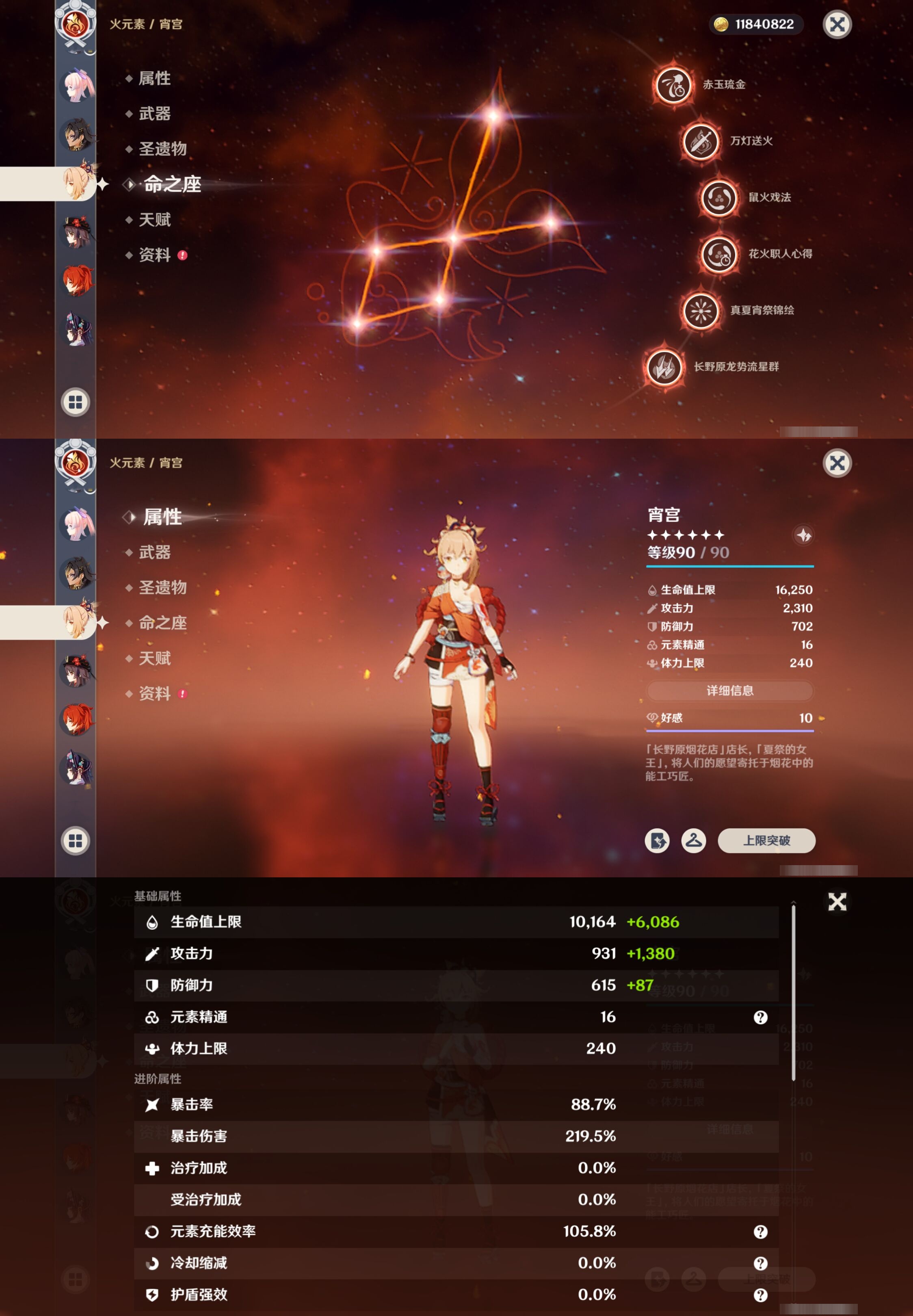Show the 长野原龙势流星群 constellation details
Image resolution: width=913 pixels, height=1316 pixels.
click(x=664, y=367)
